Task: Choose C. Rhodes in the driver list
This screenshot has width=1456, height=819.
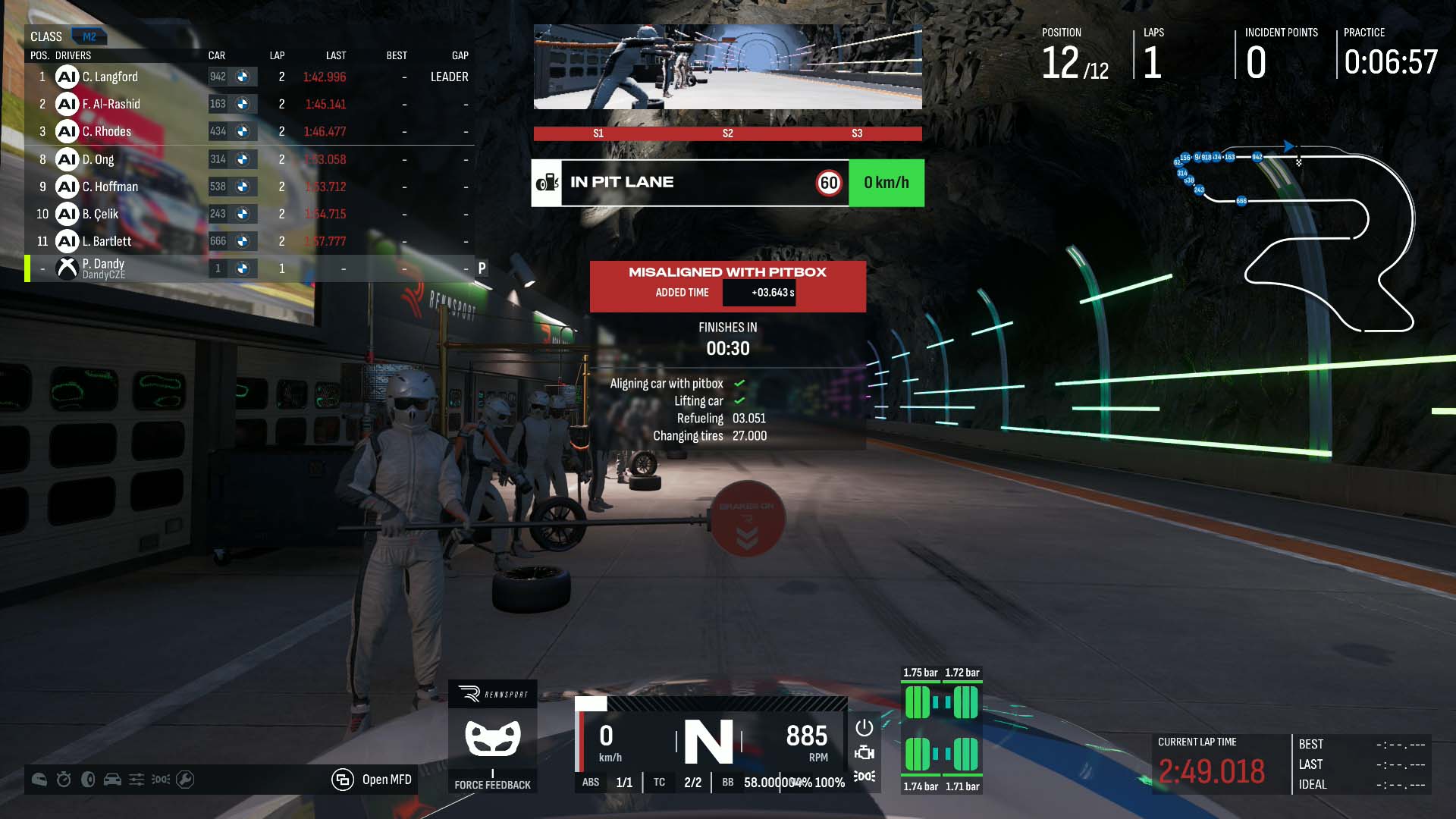Action: [107, 131]
